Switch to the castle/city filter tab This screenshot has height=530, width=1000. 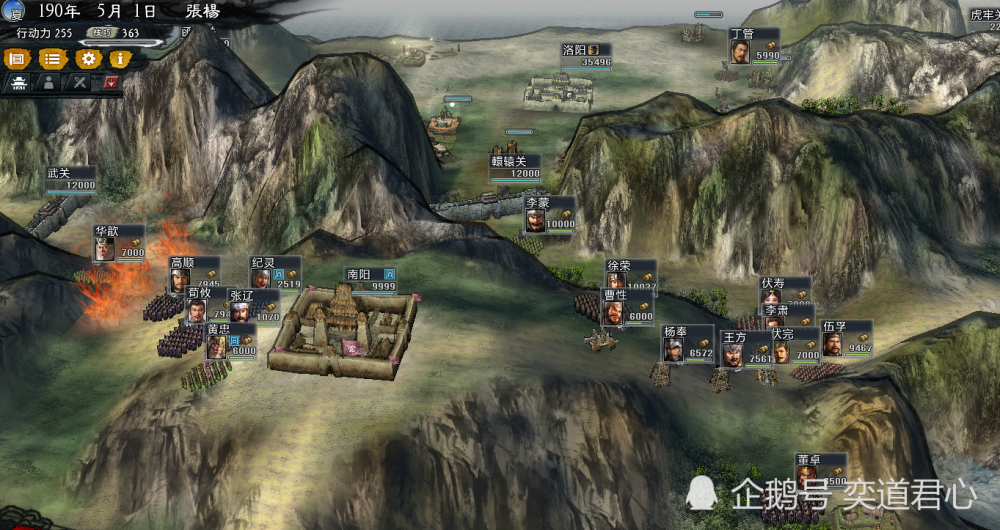[18, 84]
